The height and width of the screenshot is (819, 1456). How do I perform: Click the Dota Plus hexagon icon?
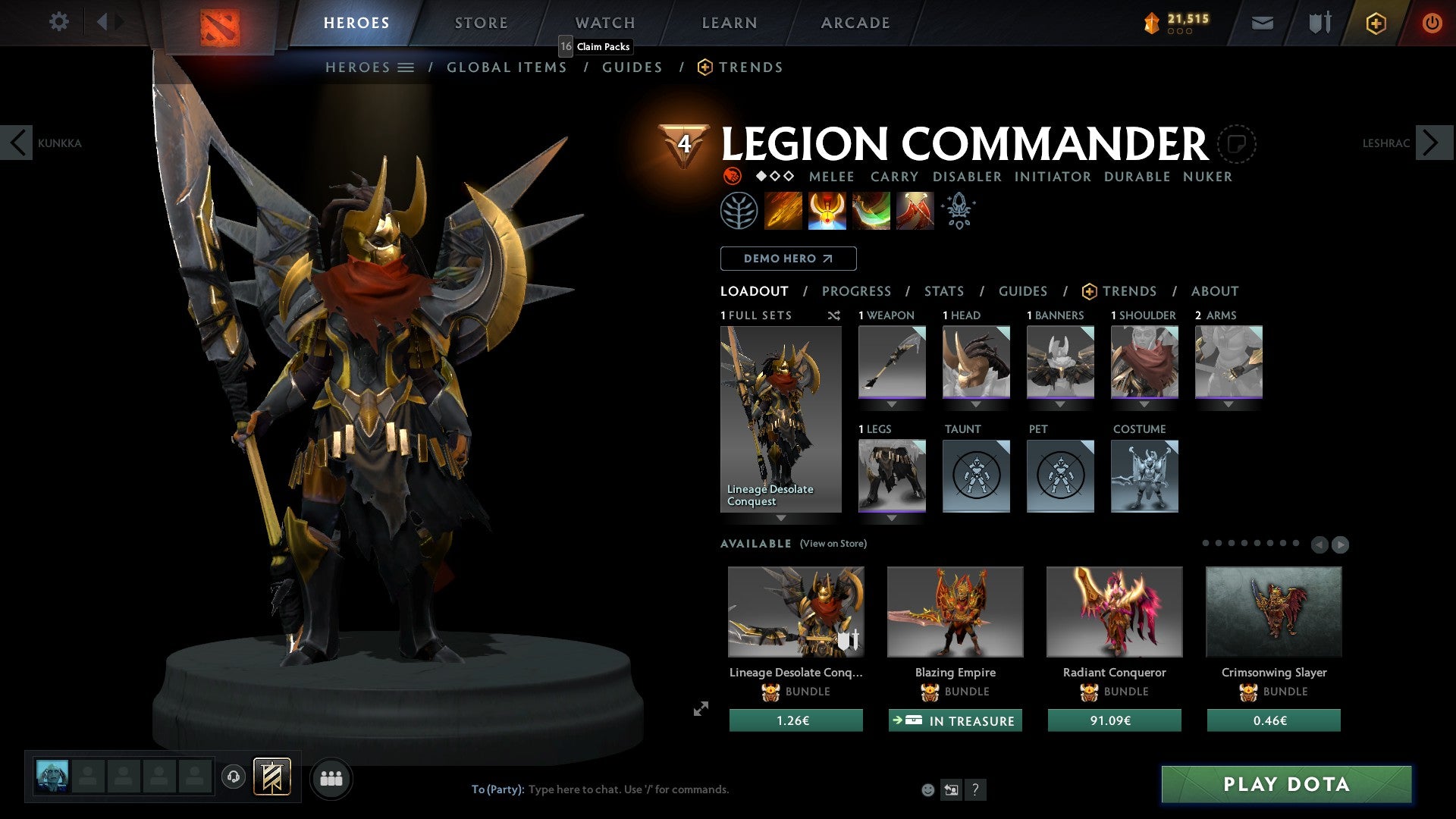pyautogui.click(x=1375, y=23)
